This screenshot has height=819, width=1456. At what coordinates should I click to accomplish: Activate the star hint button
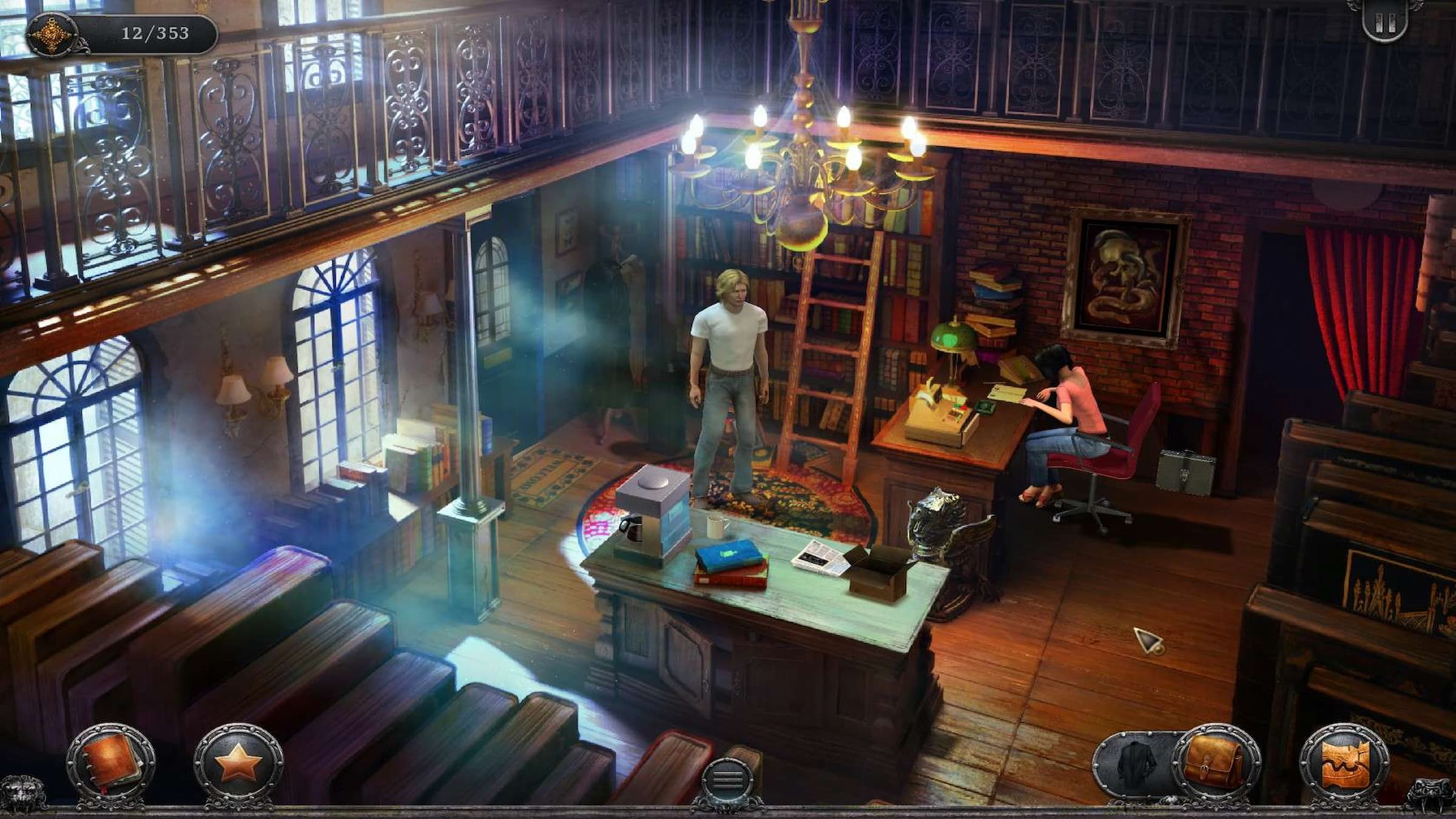click(x=238, y=766)
